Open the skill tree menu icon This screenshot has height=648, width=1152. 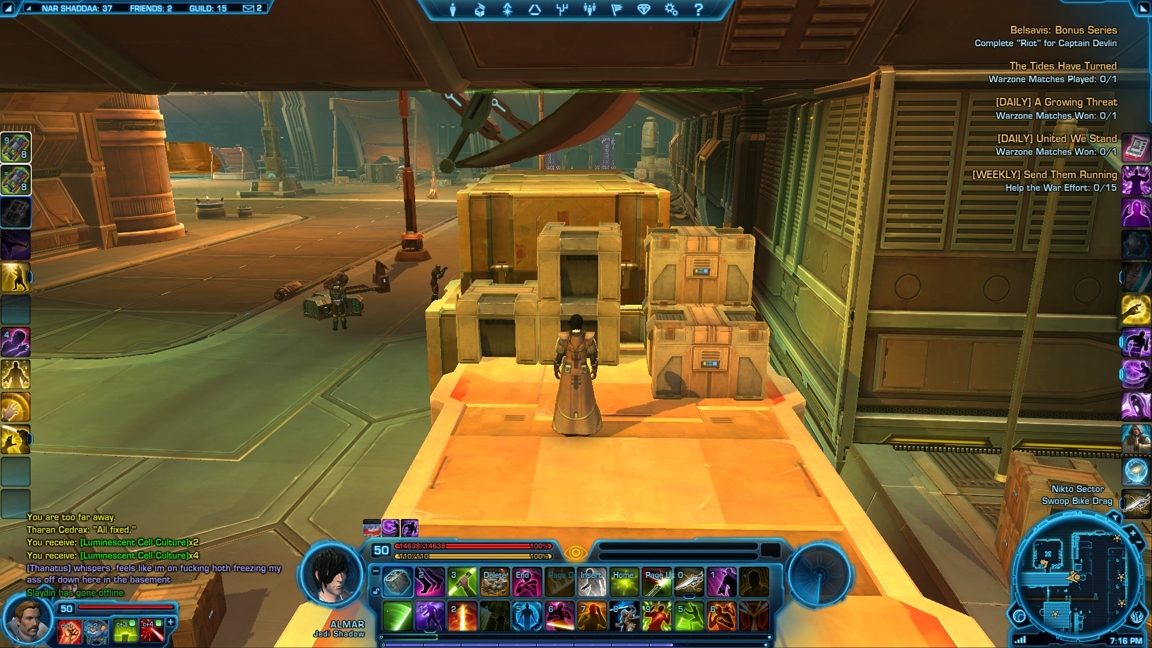pos(507,10)
